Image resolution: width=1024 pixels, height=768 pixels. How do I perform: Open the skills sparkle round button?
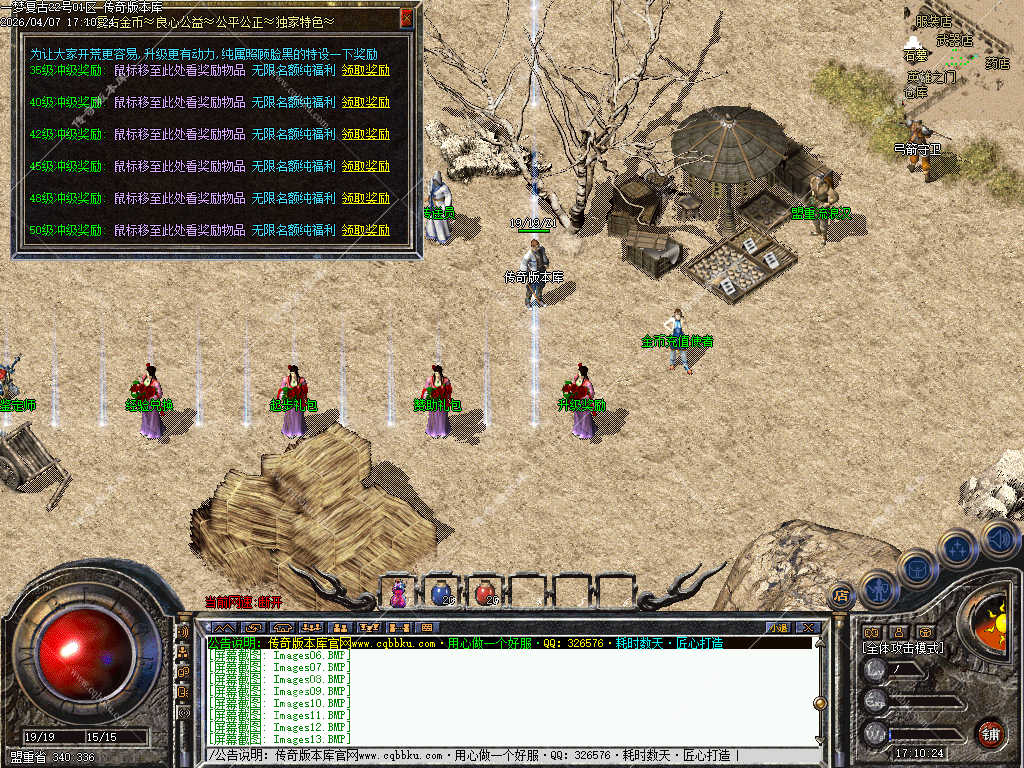coord(958,548)
